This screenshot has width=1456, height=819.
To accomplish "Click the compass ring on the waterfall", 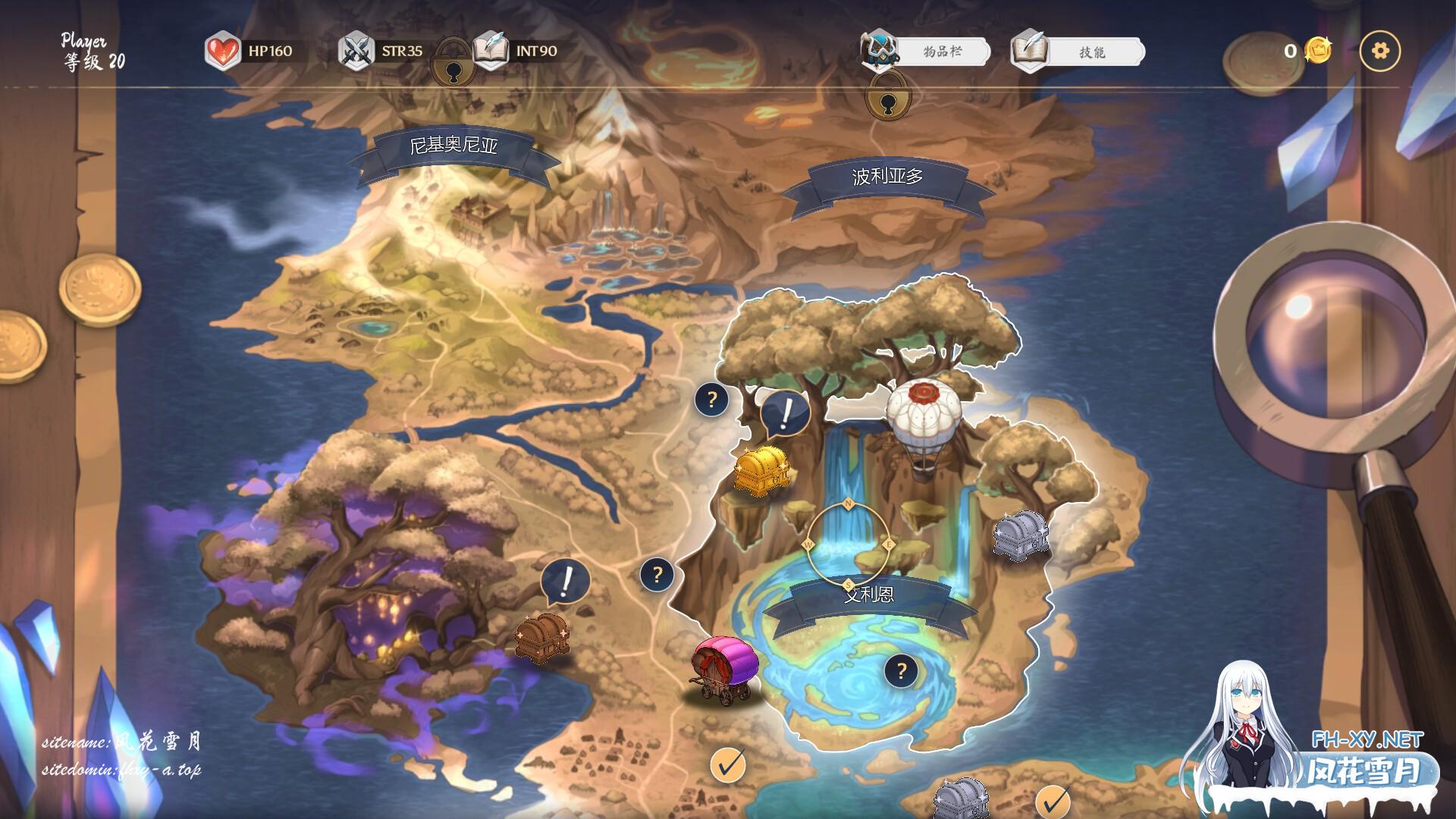I will (x=849, y=543).
